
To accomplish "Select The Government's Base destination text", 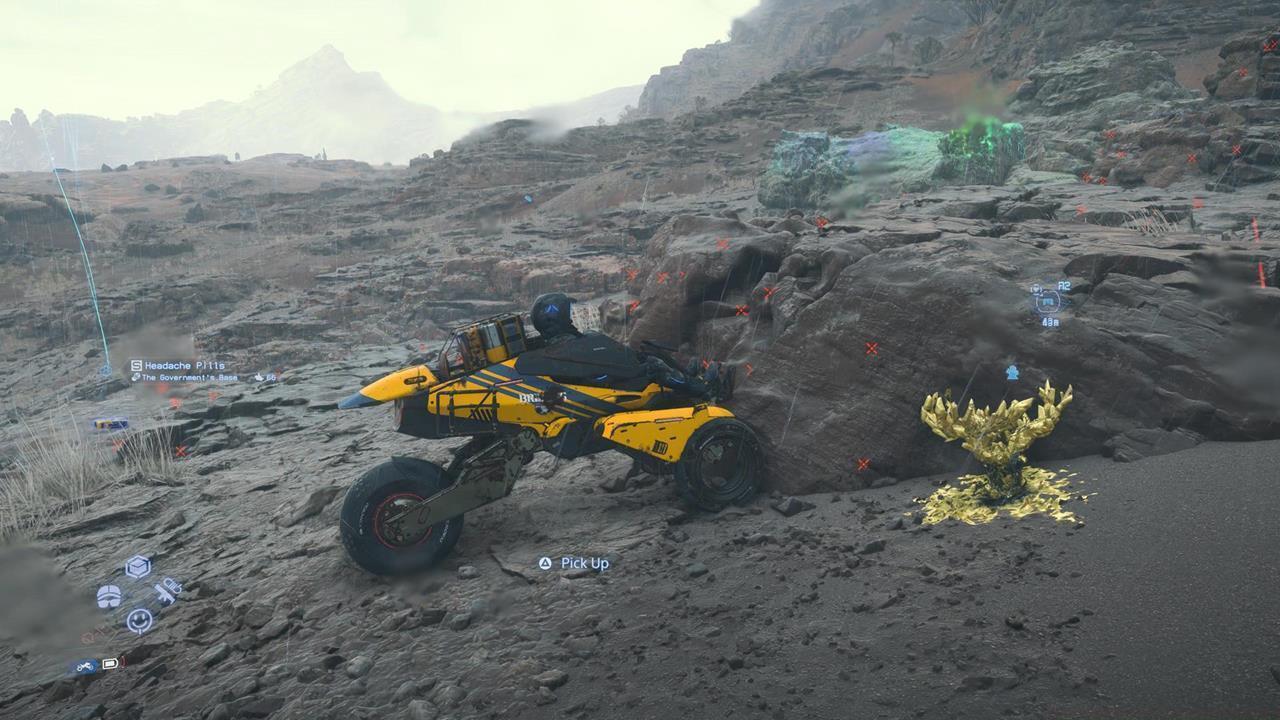I will pos(190,378).
